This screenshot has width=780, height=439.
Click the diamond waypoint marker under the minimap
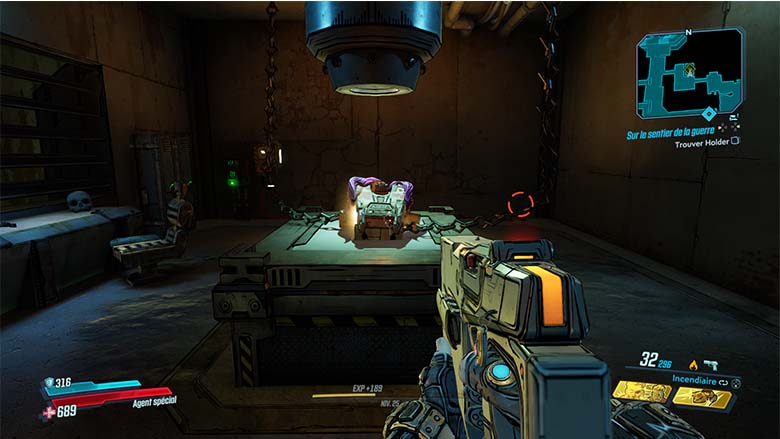709,114
